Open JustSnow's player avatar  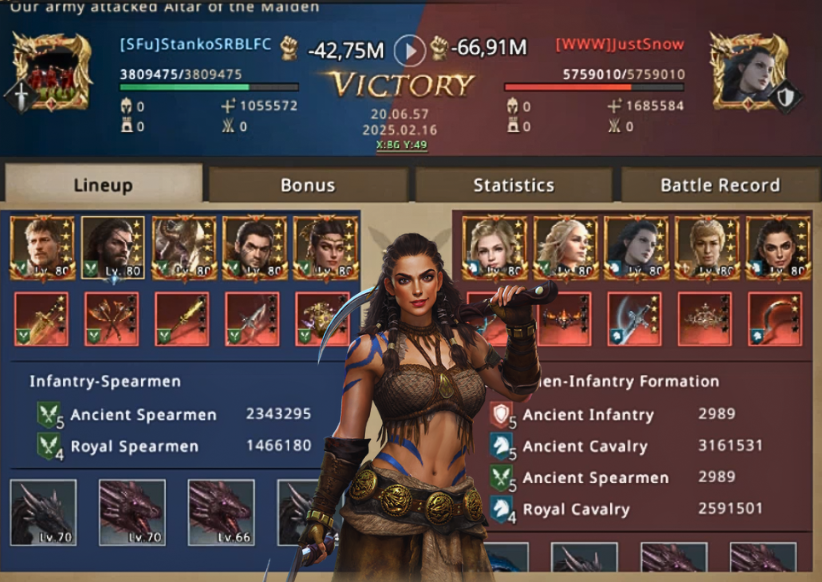click(x=744, y=70)
